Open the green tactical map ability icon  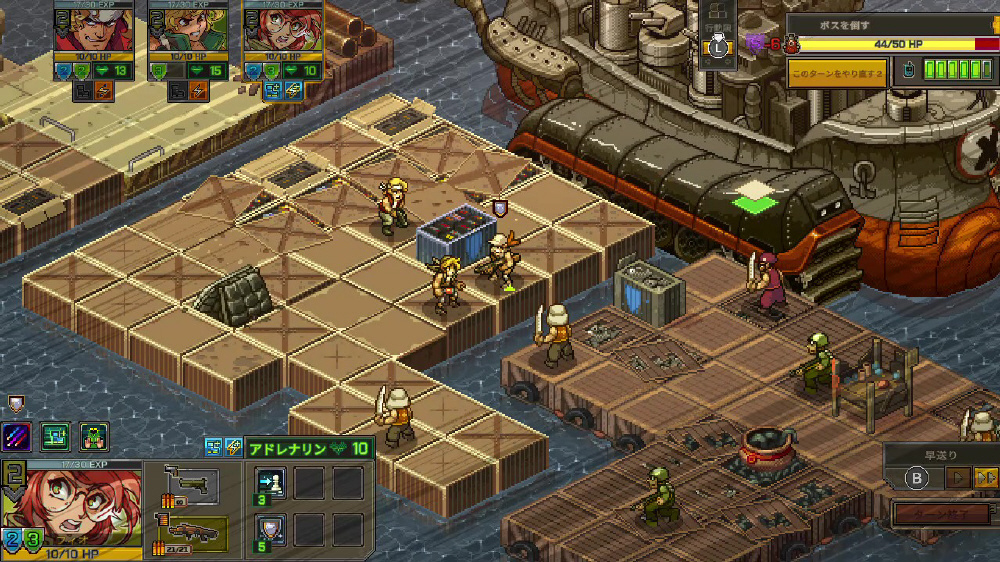[56, 437]
